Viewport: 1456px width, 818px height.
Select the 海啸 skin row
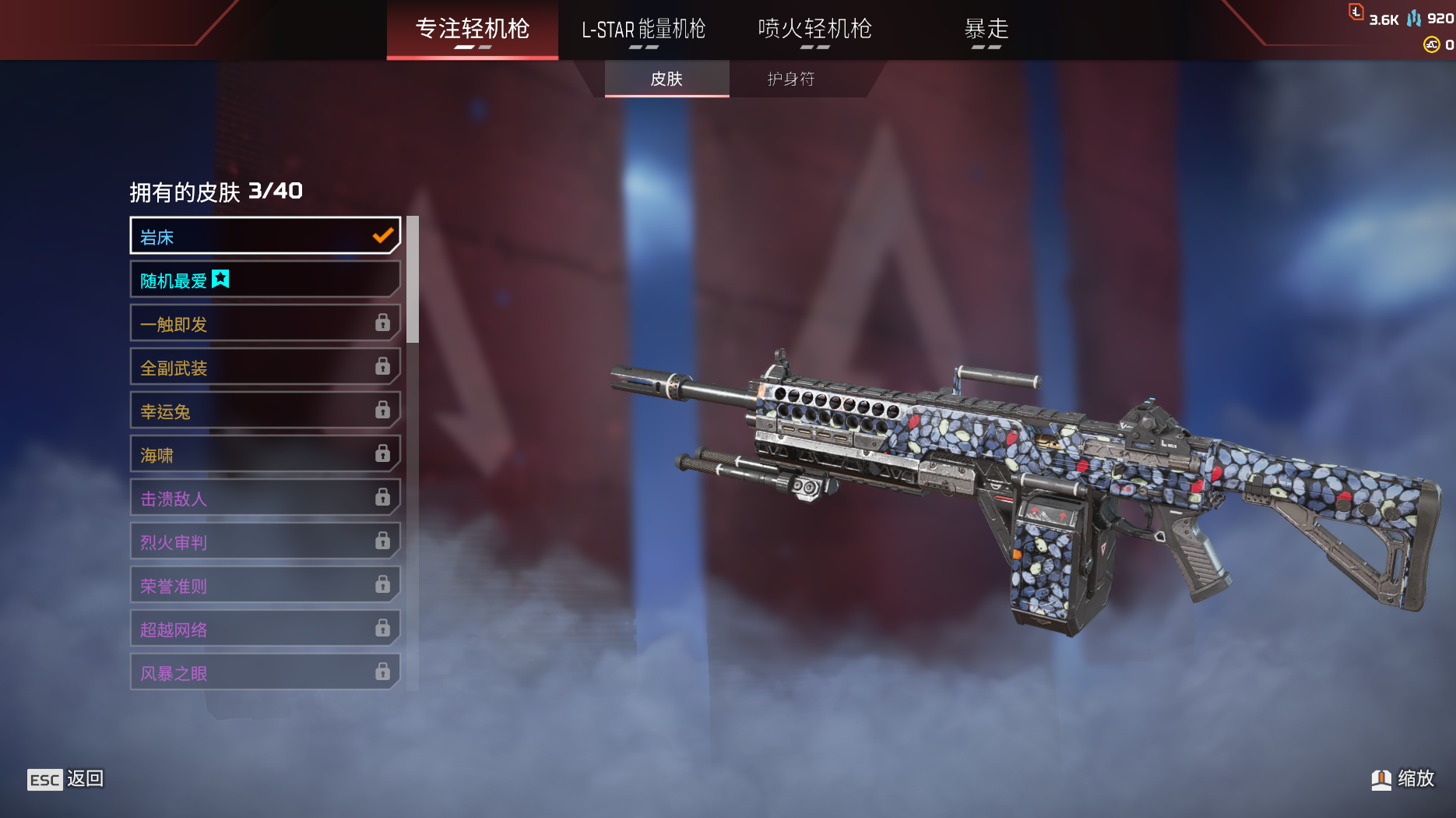pyautogui.click(x=265, y=454)
